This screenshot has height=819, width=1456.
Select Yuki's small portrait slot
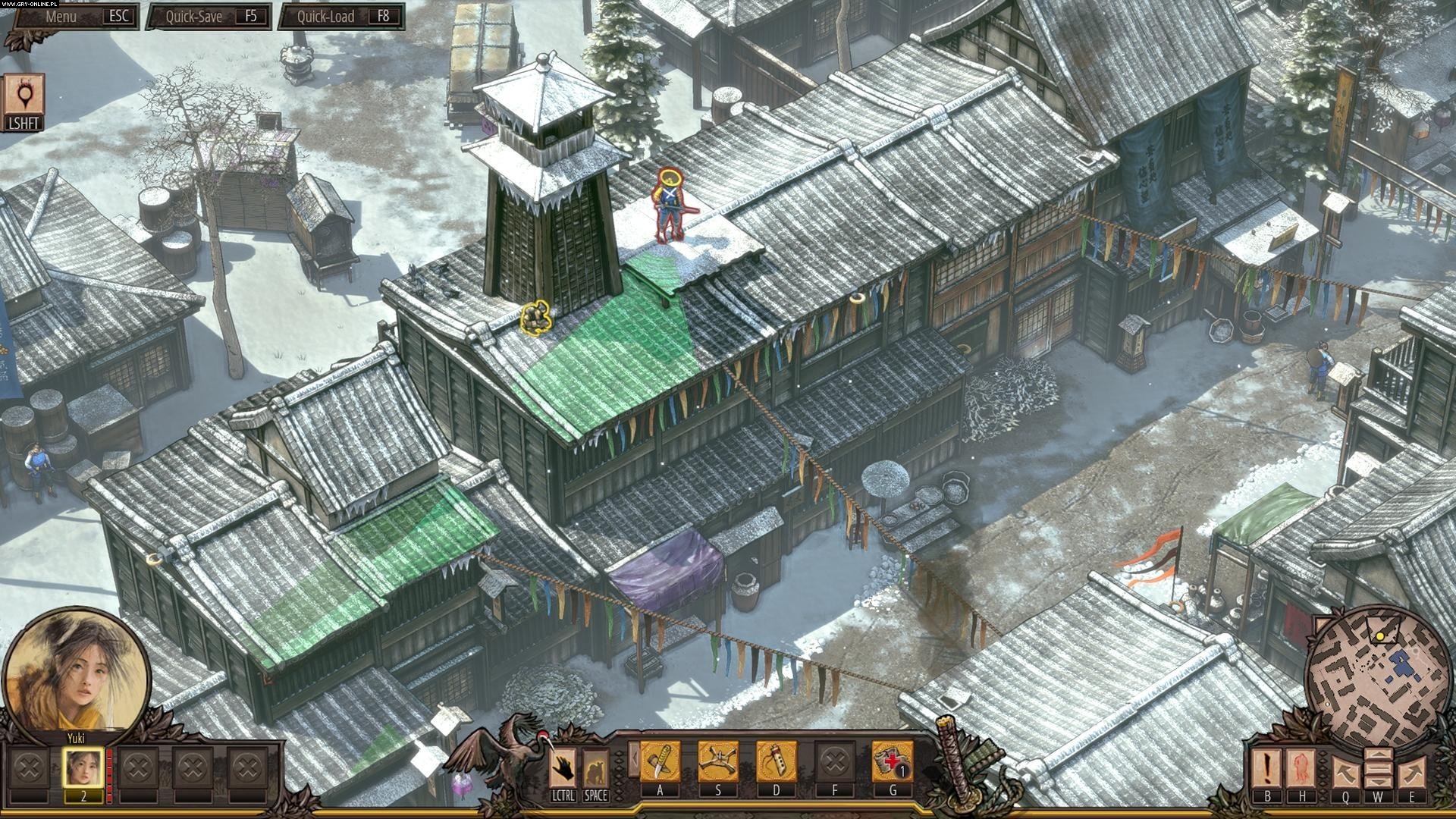(x=83, y=767)
